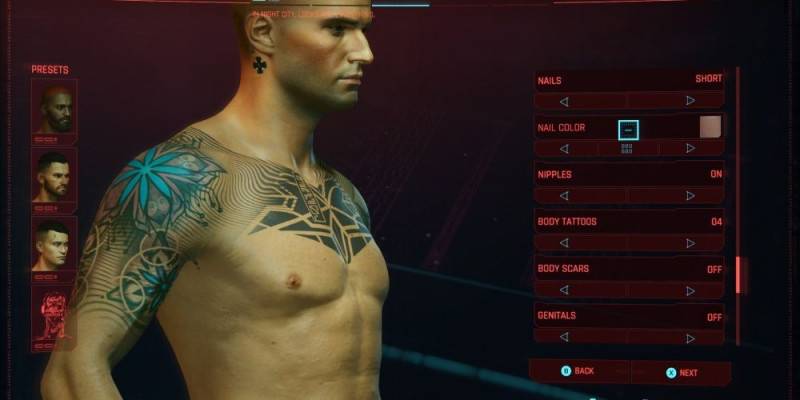Choose previous Body Tattoos option
Image resolution: width=800 pixels, height=400 pixels.
pyautogui.click(x=564, y=243)
